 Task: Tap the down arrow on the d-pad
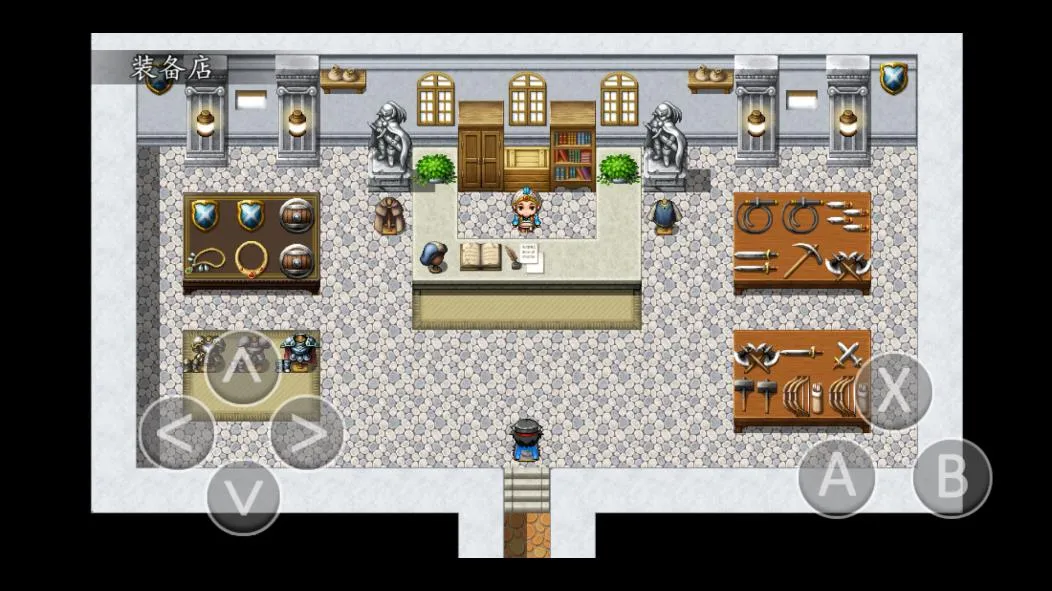coord(242,496)
